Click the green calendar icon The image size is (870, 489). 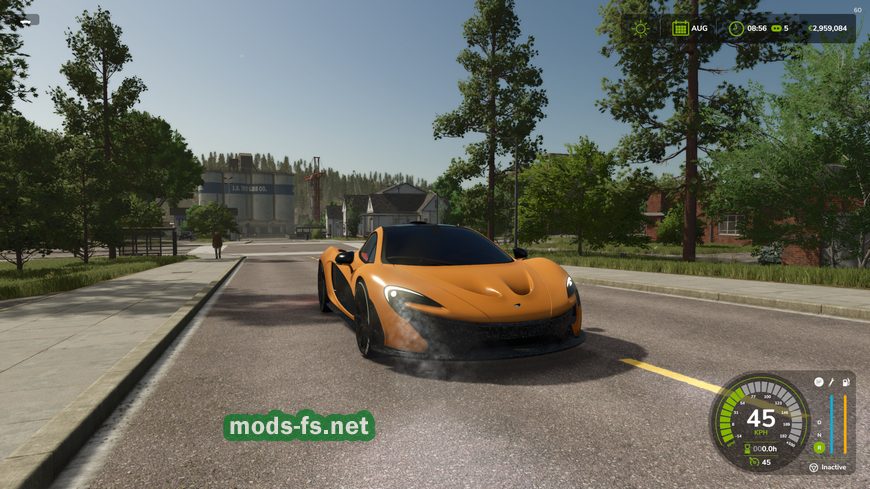point(680,28)
